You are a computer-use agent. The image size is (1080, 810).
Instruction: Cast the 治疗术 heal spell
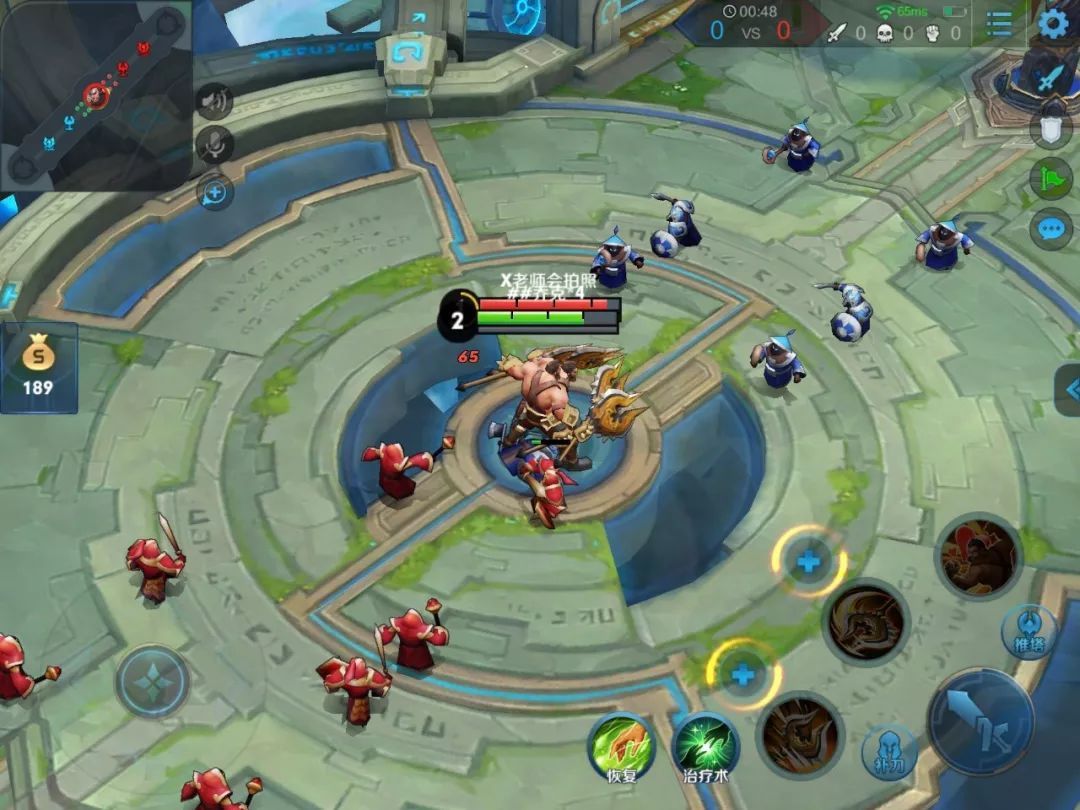click(705, 746)
